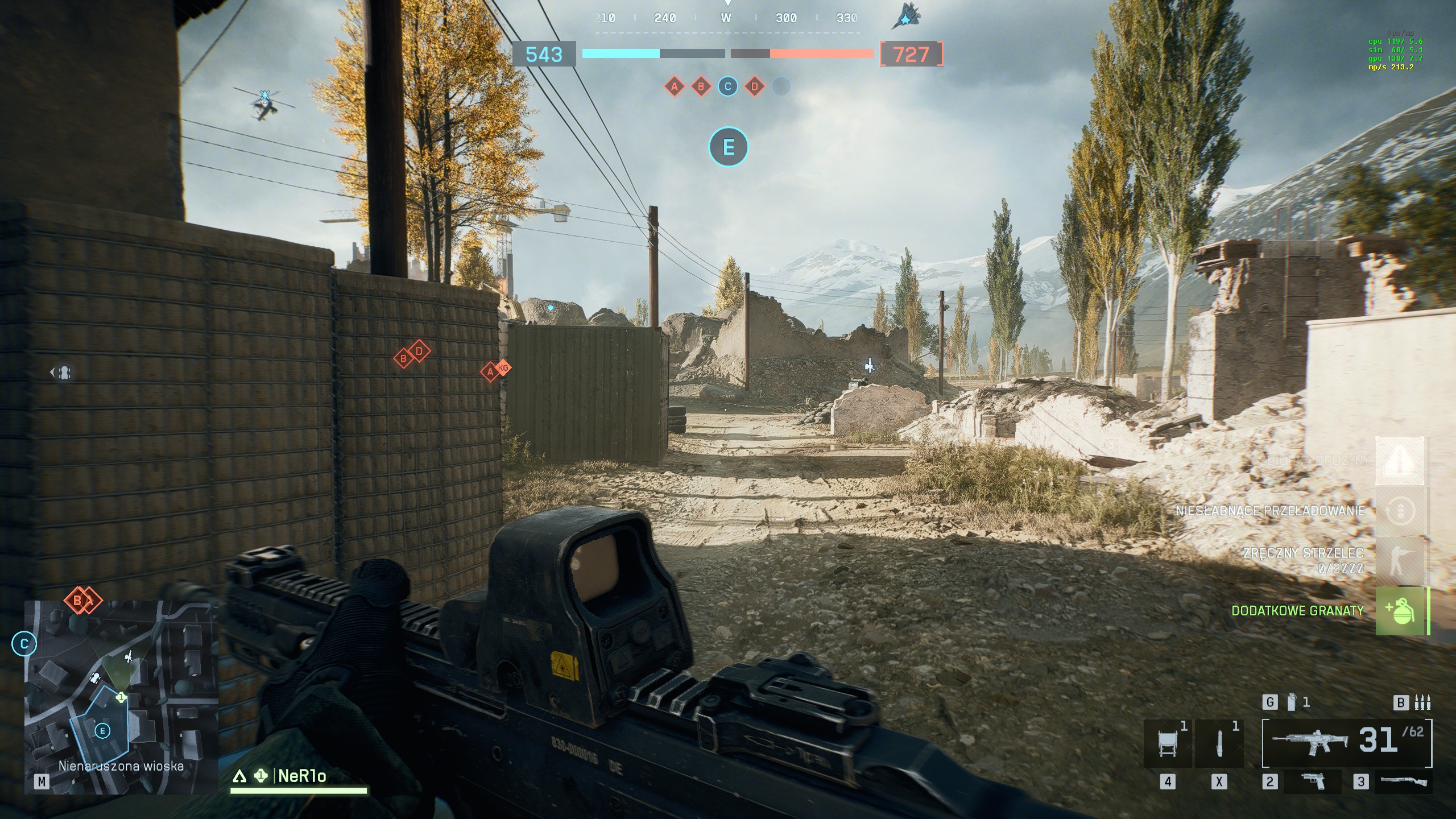The width and height of the screenshot is (1456, 819).
Task: Select the primary assault rifle weapon slot
Action: (1310, 741)
